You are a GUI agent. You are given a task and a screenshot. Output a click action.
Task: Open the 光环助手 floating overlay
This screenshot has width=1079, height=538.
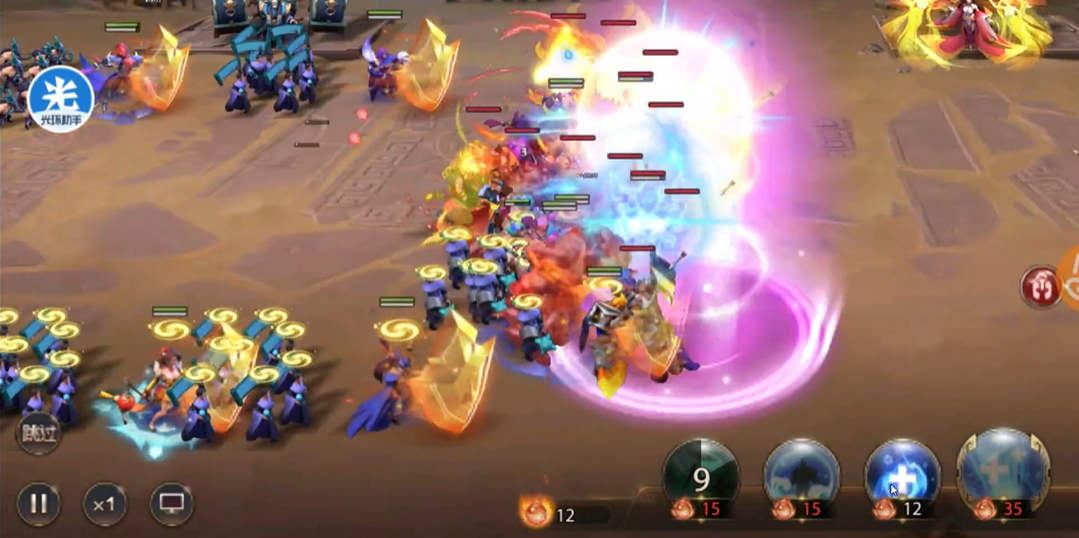point(61,99)
